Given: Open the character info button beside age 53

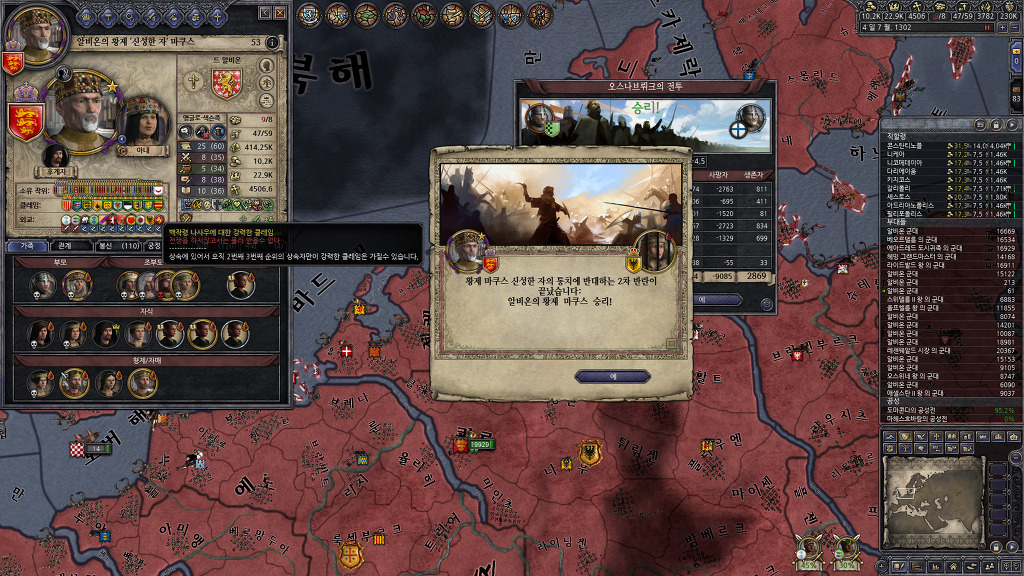Looking at the screenshot, I should [x=273, y=42].
